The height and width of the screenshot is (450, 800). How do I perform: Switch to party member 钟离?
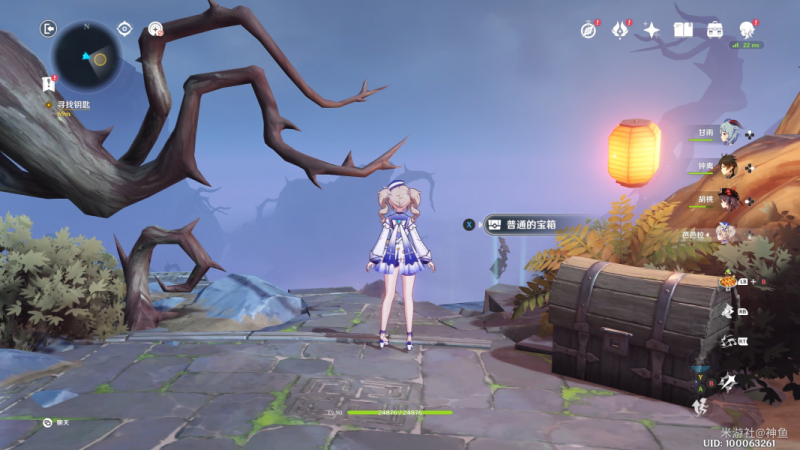click(726, 166)
